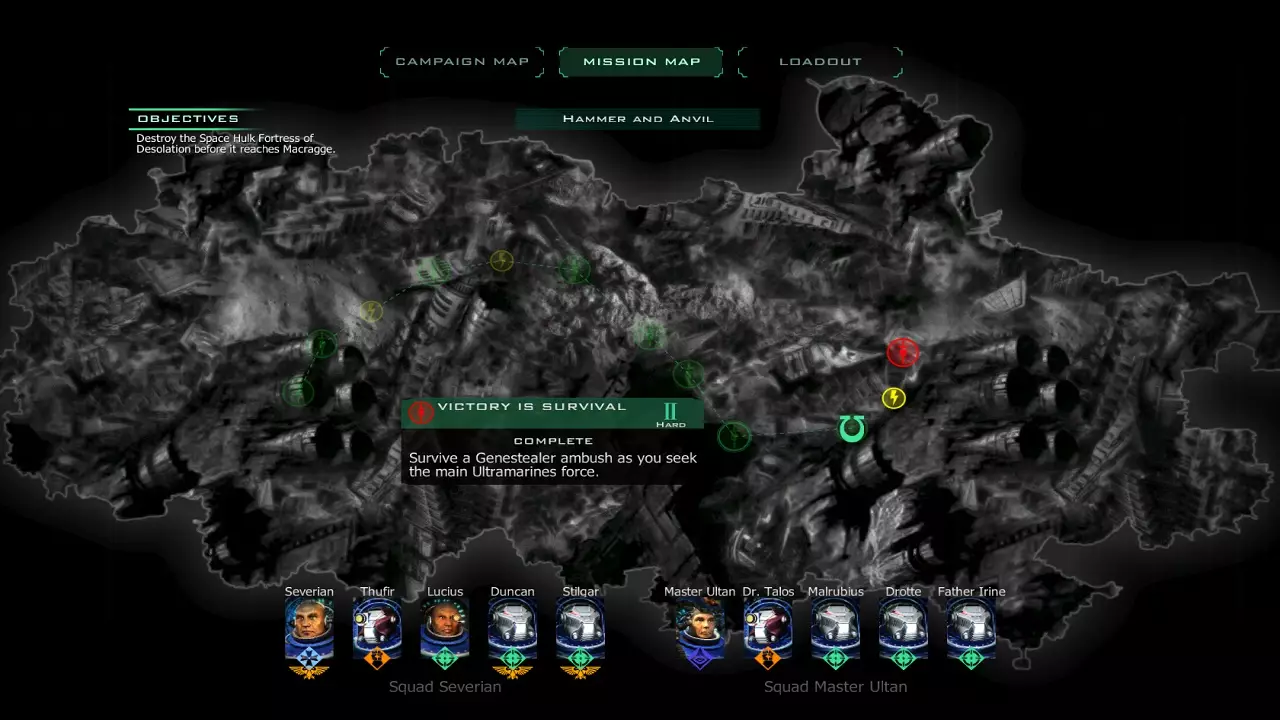Viewport: 1280px width, 720px height.
Task: Select the green mission node near Squad Ultan's path
Action: point(735,435)
